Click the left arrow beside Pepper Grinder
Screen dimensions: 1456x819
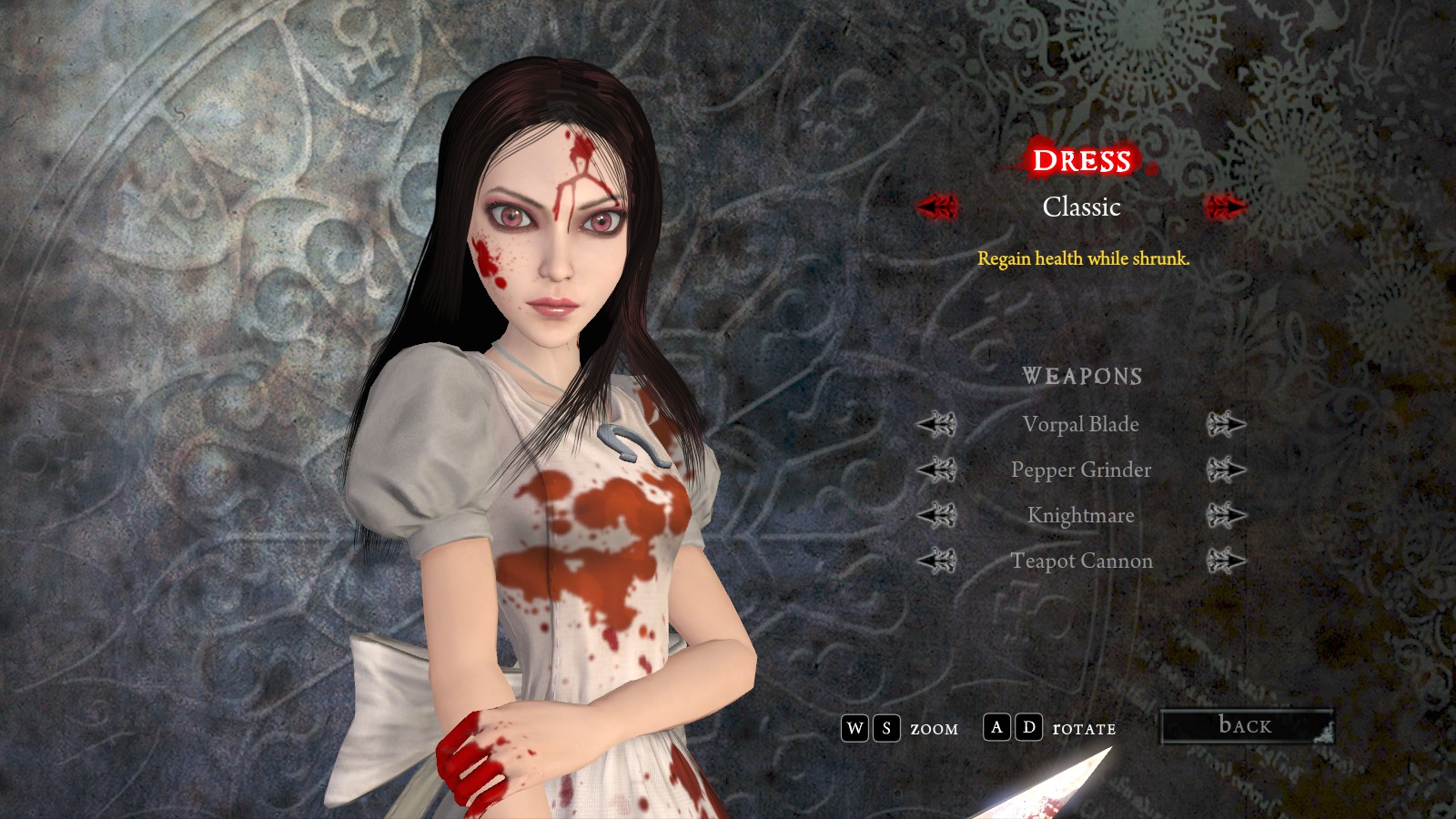[x=936, y=470]
